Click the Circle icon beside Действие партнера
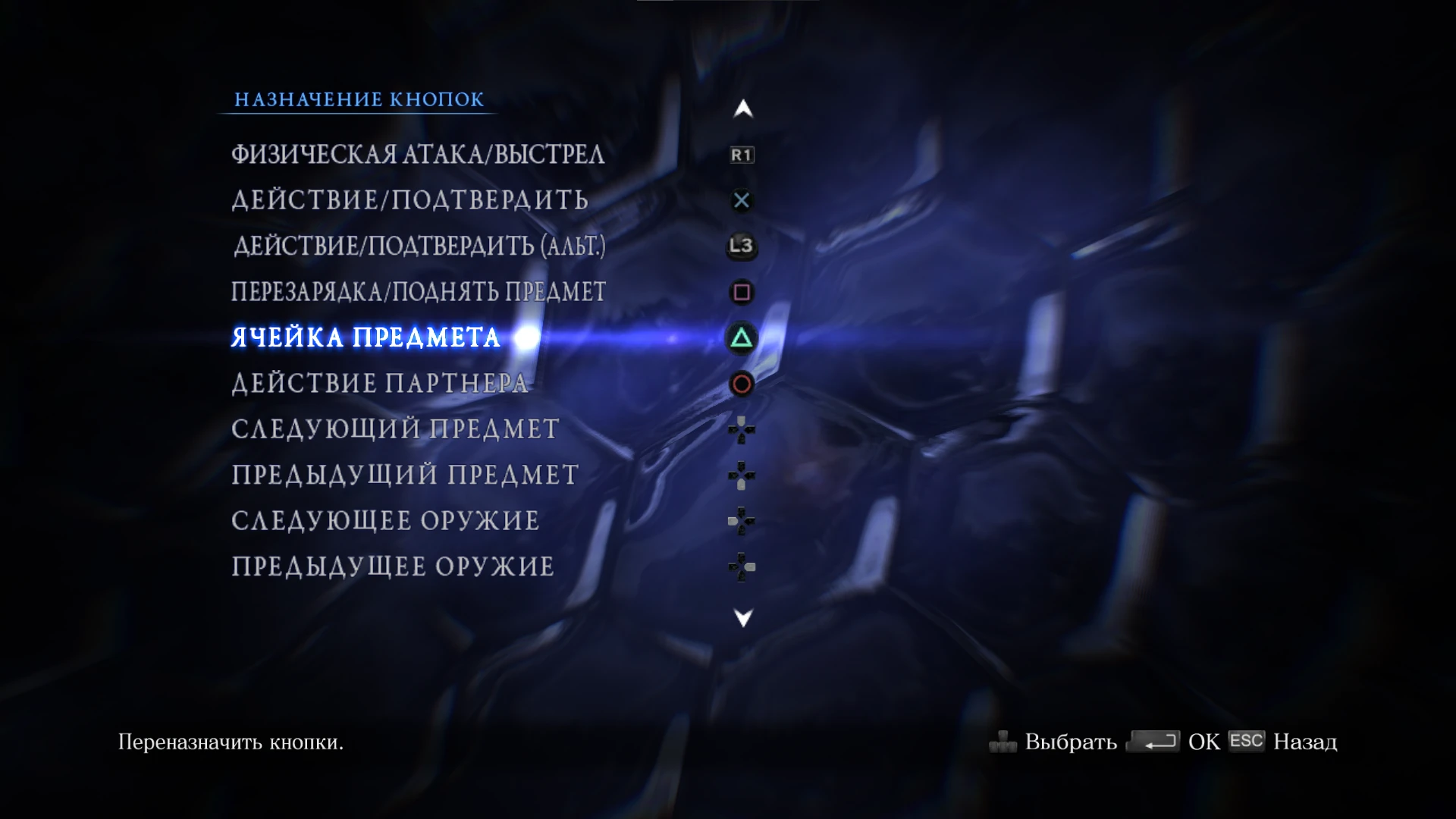This screenshot has height=819, width=1456. pyautogui.click(x=741, y=386)
